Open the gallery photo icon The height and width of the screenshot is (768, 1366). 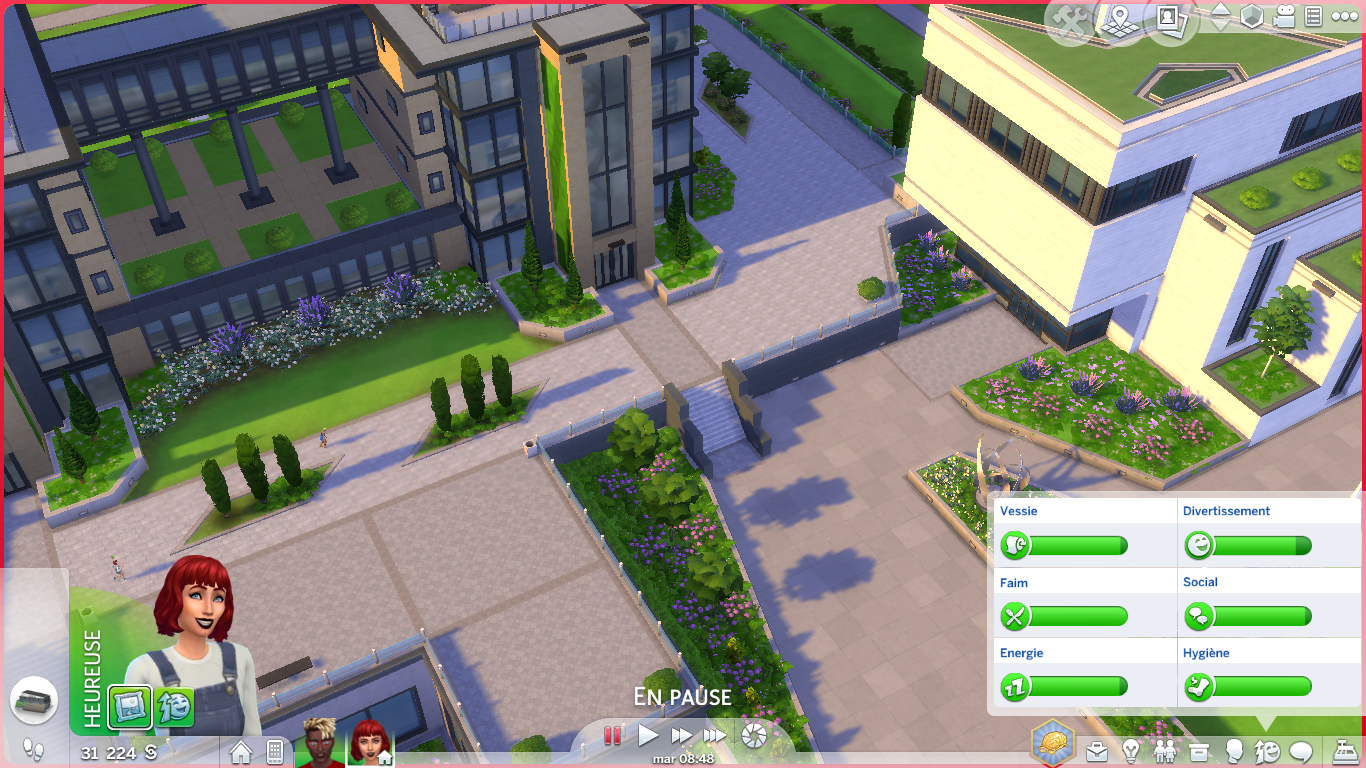point(1169,20)
